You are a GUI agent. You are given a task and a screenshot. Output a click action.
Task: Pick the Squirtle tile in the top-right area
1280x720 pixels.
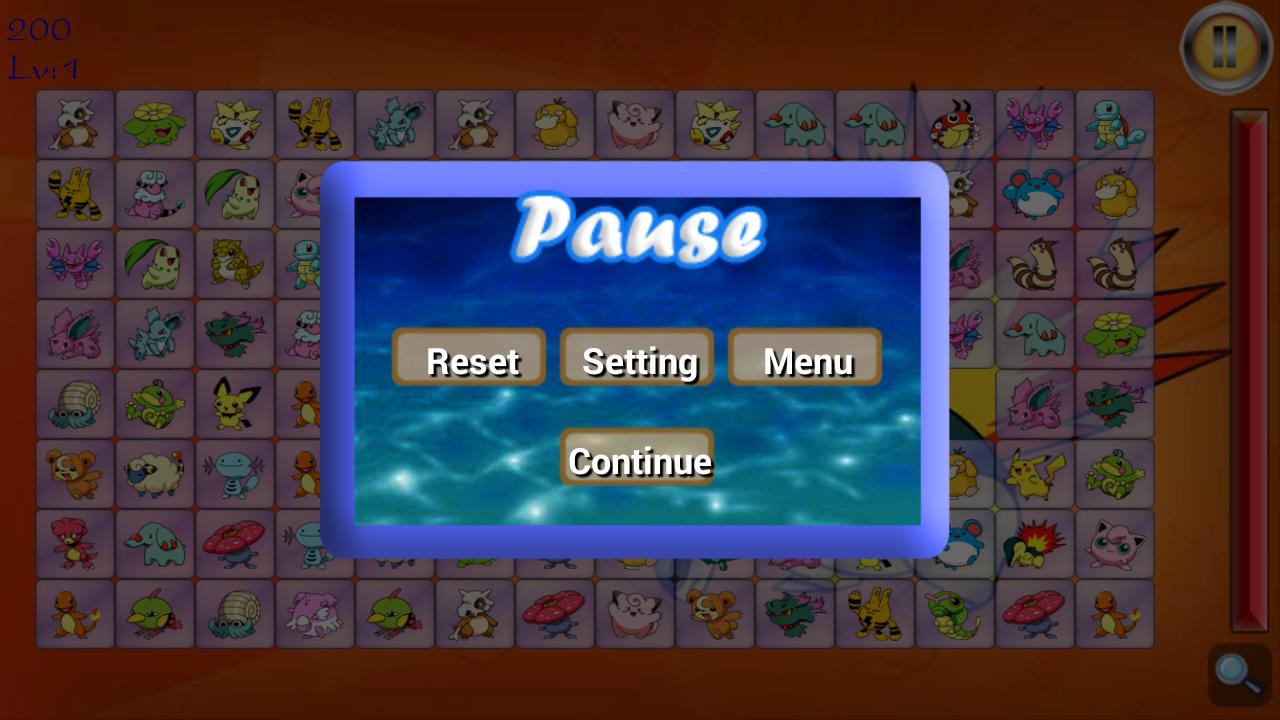click(x=1115, y=124)
